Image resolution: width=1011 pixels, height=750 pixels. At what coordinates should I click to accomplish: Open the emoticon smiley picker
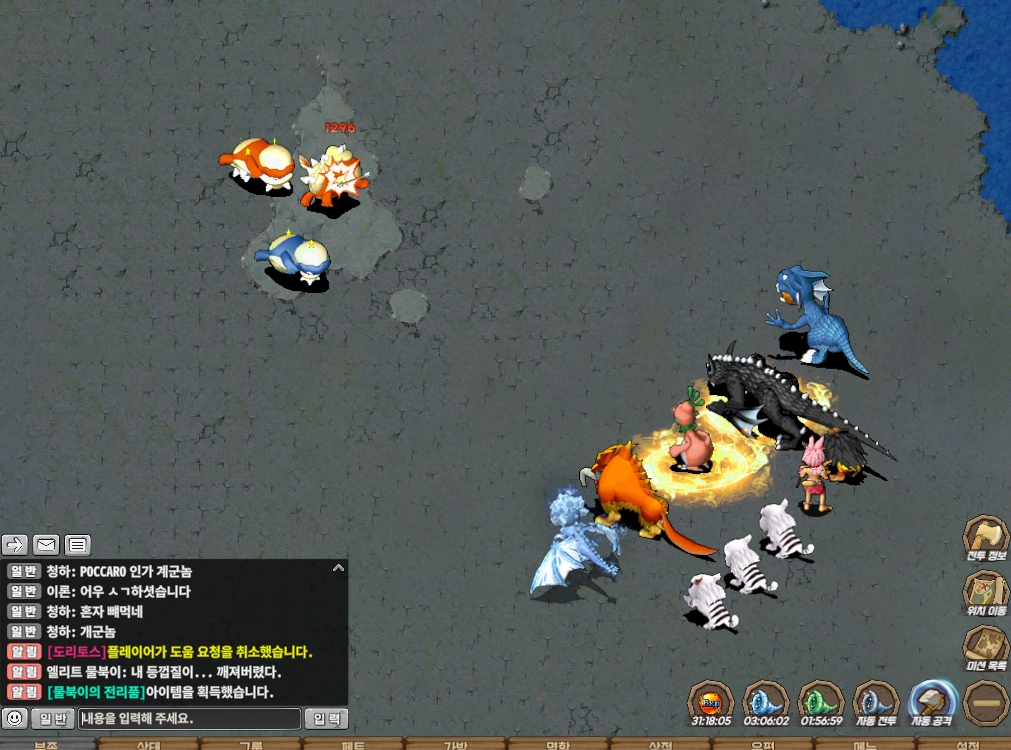[x=15, y=718]
